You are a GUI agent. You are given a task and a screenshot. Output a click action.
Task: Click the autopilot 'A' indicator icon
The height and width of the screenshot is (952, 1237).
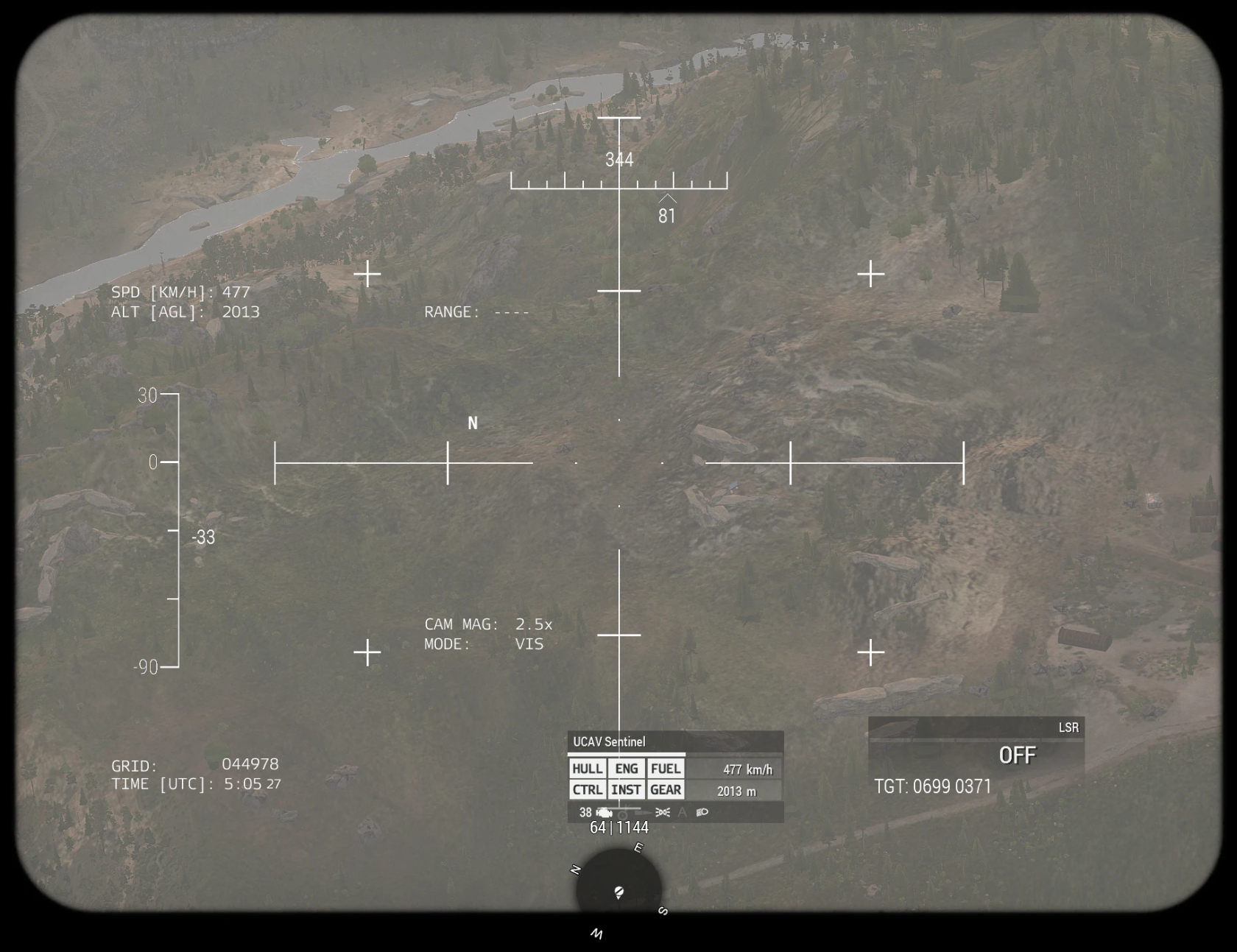[x=682, y=812]
